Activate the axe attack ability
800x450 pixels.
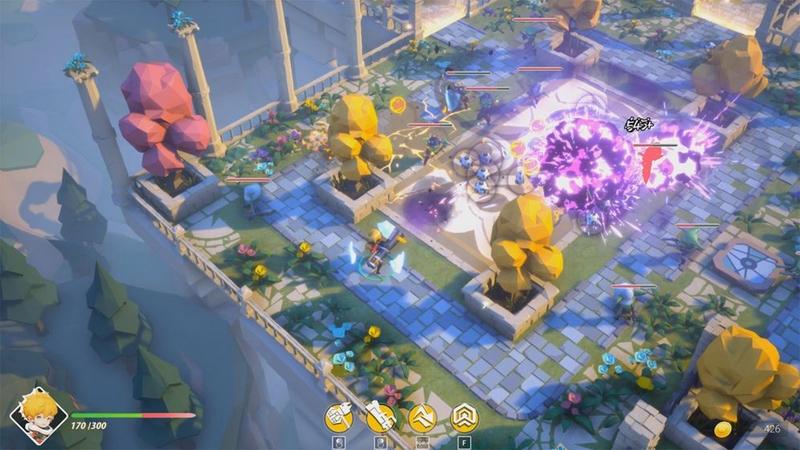pyautogui.click(x=338, y=416)
